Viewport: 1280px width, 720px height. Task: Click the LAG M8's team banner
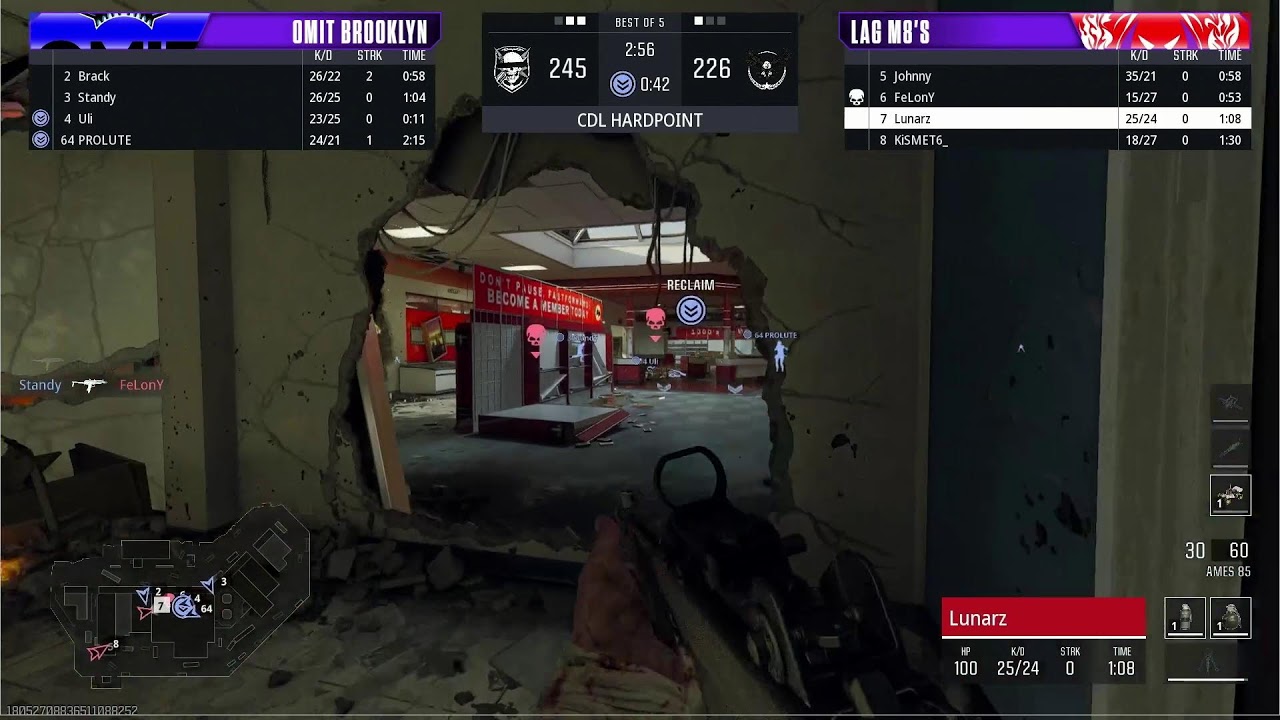pyautogui.click(x=1044, y=31)
